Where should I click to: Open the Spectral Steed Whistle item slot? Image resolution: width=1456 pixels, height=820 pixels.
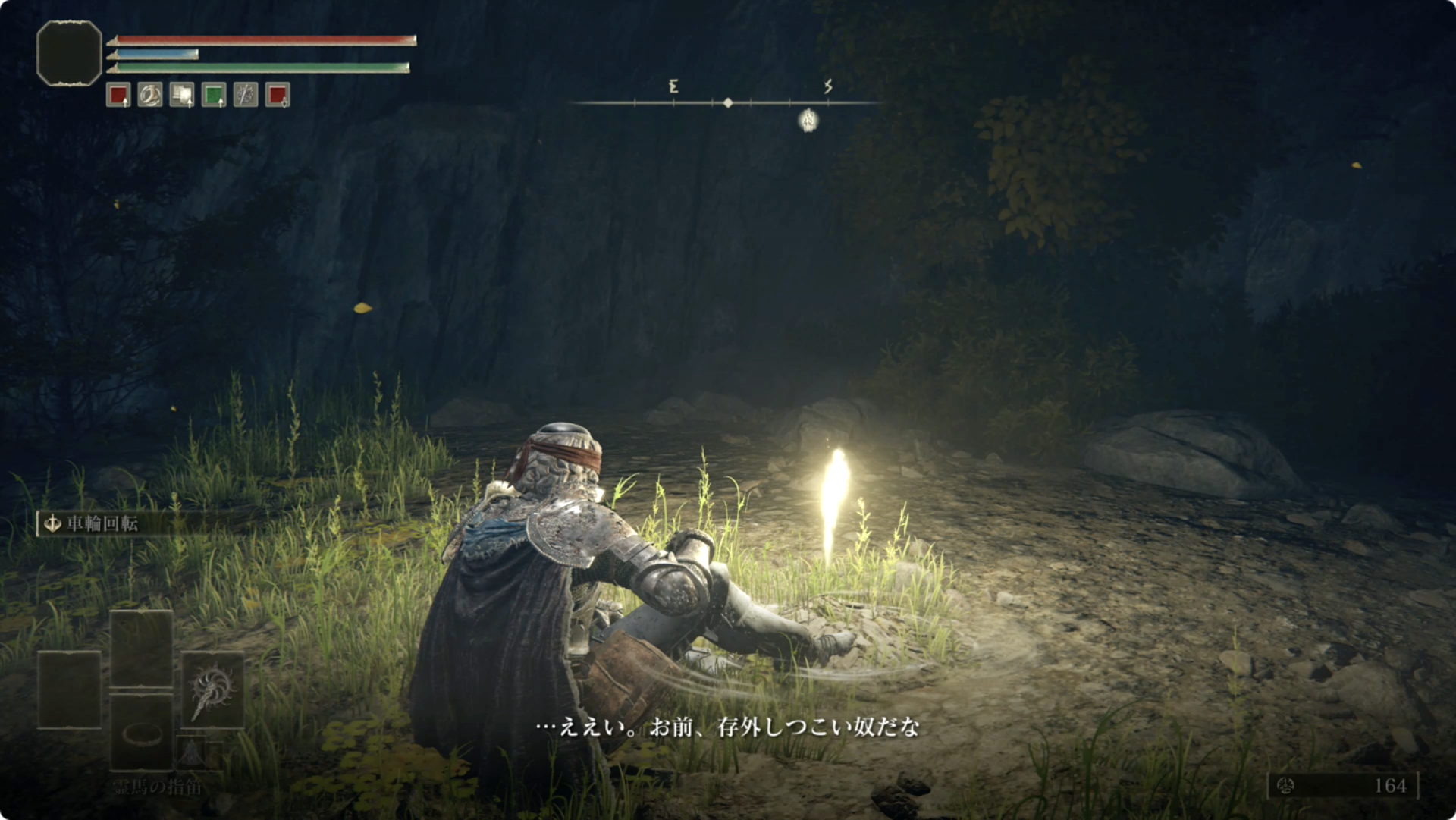(143, 735)
